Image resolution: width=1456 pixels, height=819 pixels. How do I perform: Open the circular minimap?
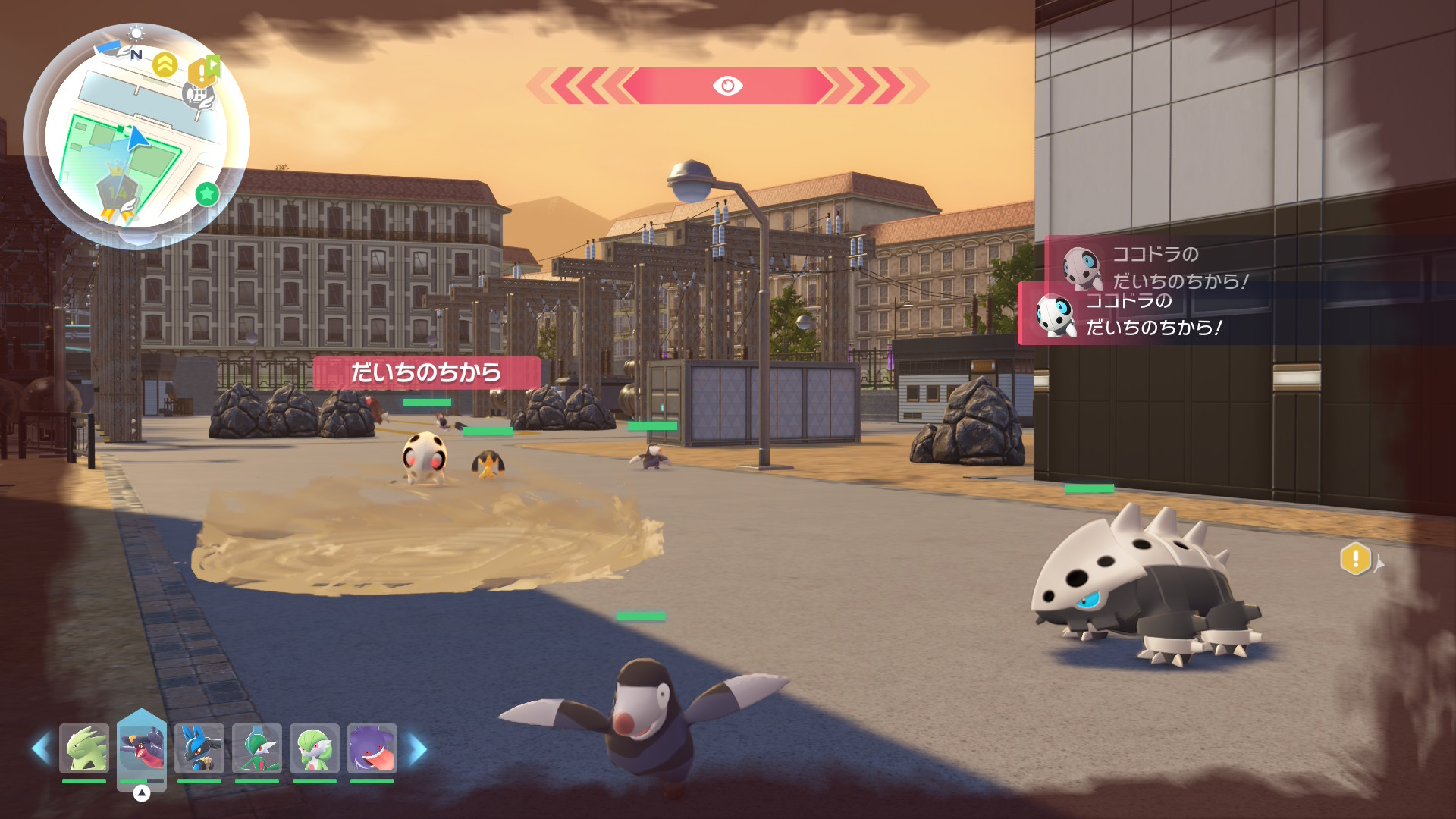click(136, 136)
